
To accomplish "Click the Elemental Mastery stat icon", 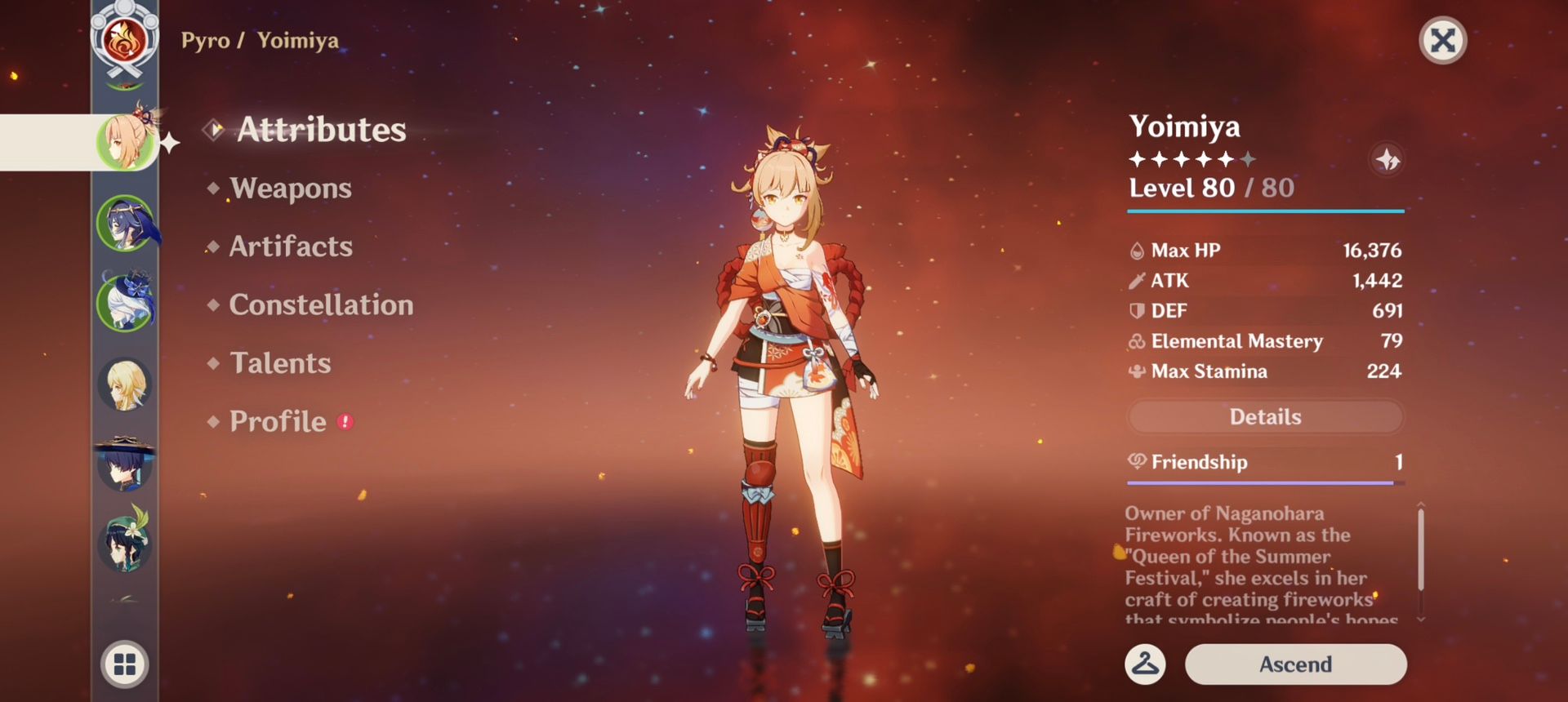I will pos(1135,341).
